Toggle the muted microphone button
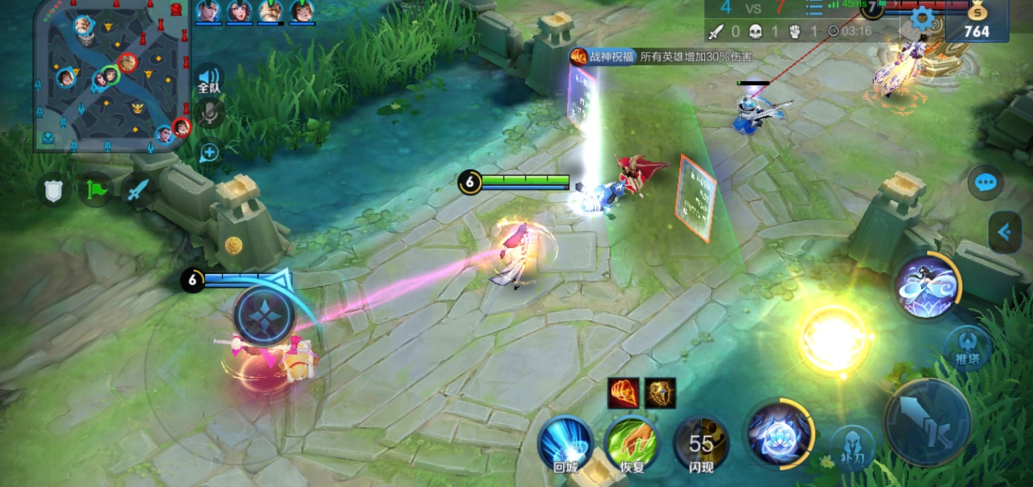Viewport: 1033px width, 487px height. click(x=209, y=114)
